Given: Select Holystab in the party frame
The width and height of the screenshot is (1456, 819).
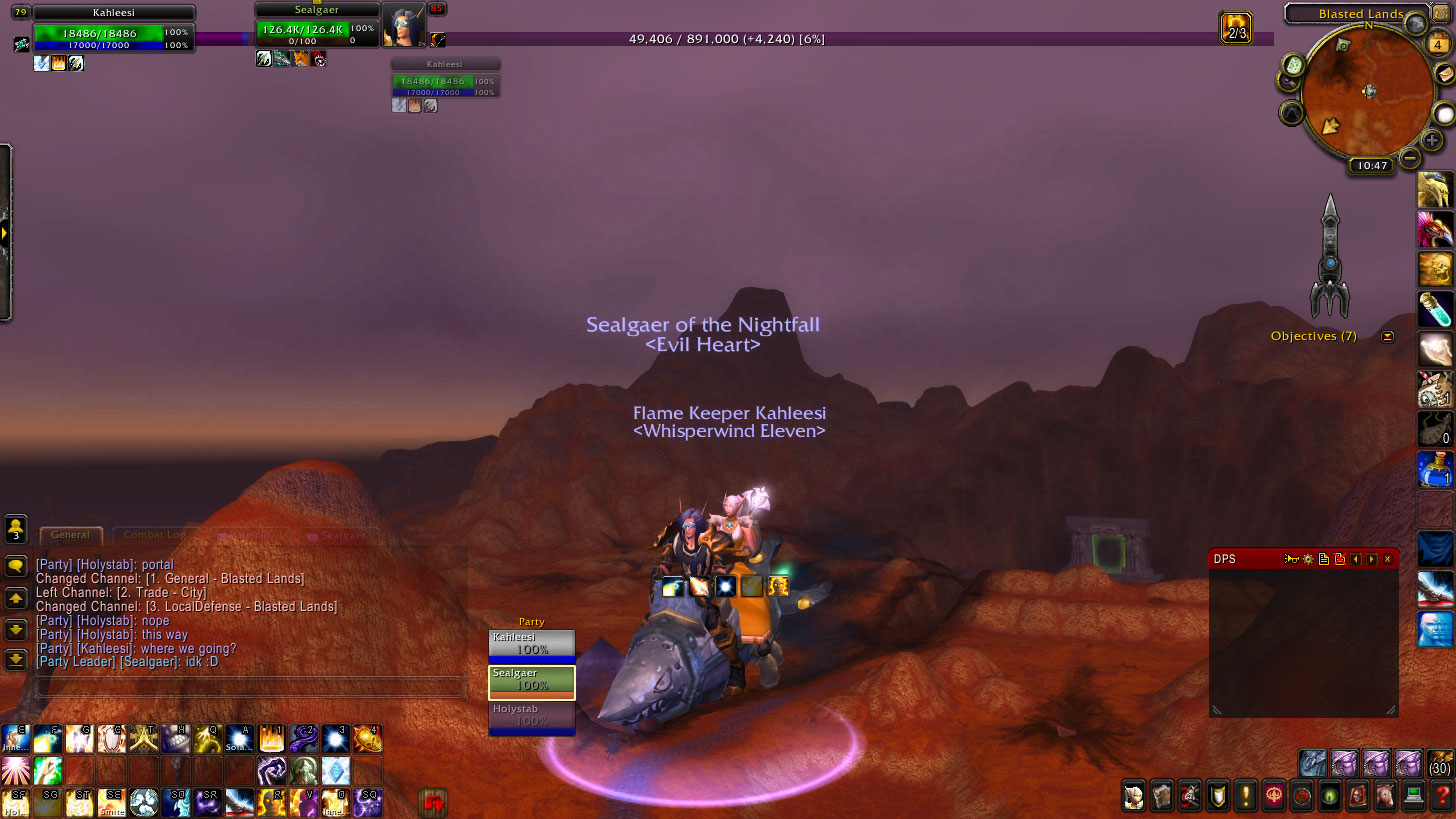Looking at the screenshot, I should pos(531,716).
